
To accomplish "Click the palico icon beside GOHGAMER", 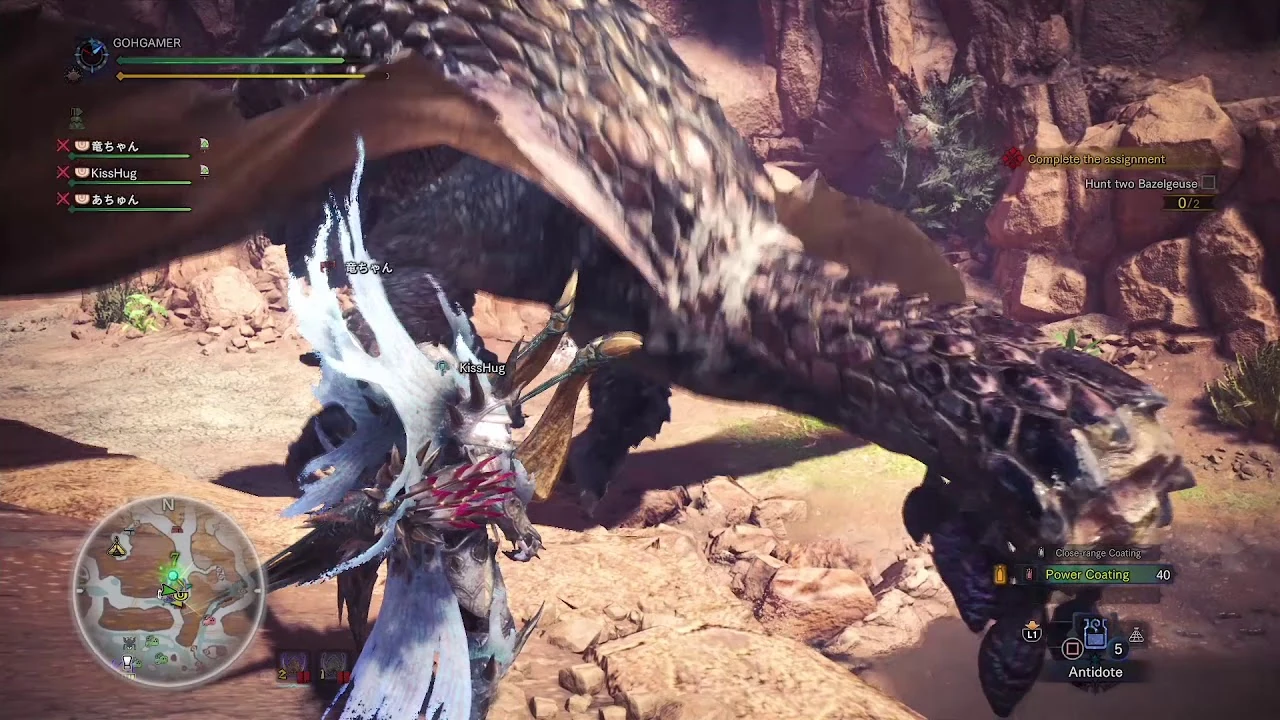I will 73,74.
